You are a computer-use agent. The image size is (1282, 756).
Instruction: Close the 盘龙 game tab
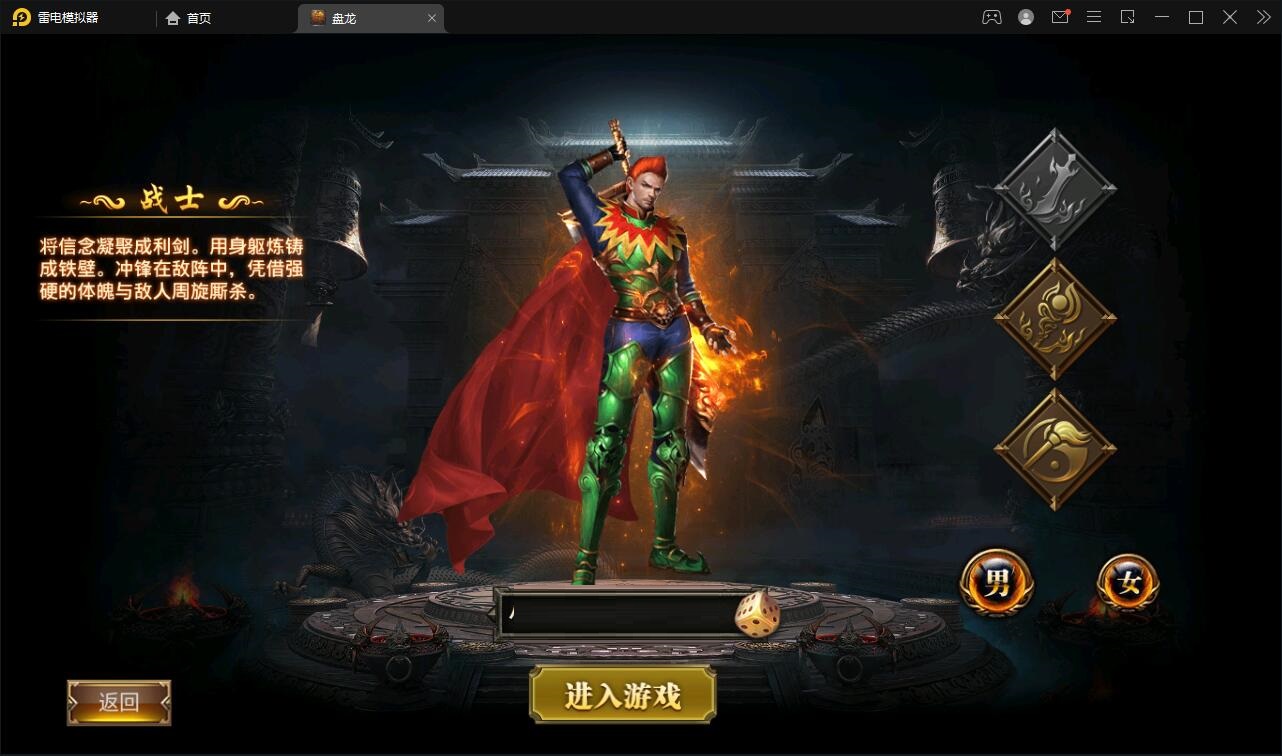coord(432,17)
